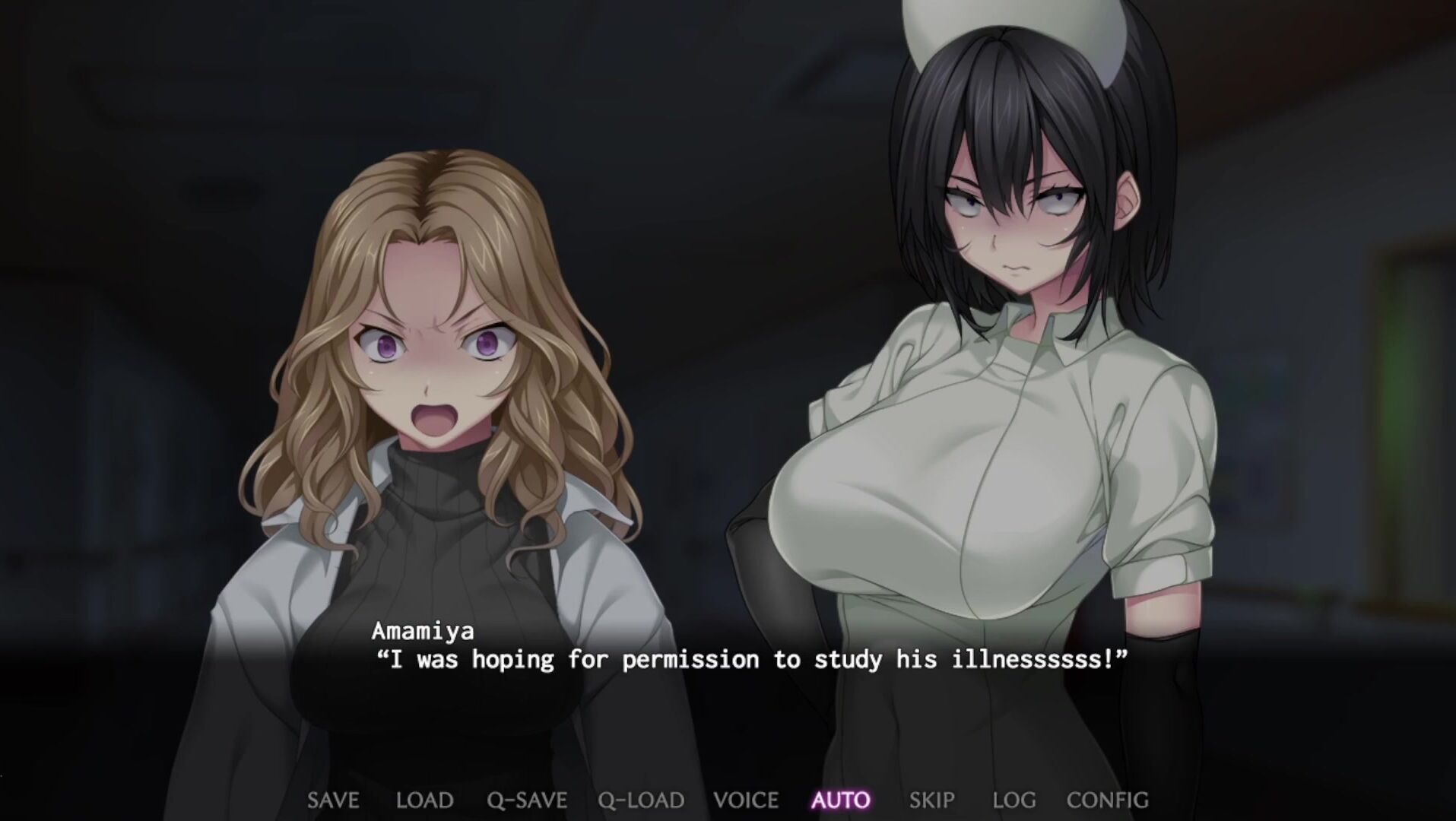Quick load with Q-LOAD
Image resolution: width=1456 pixels, height=821 pixels.
640,800
